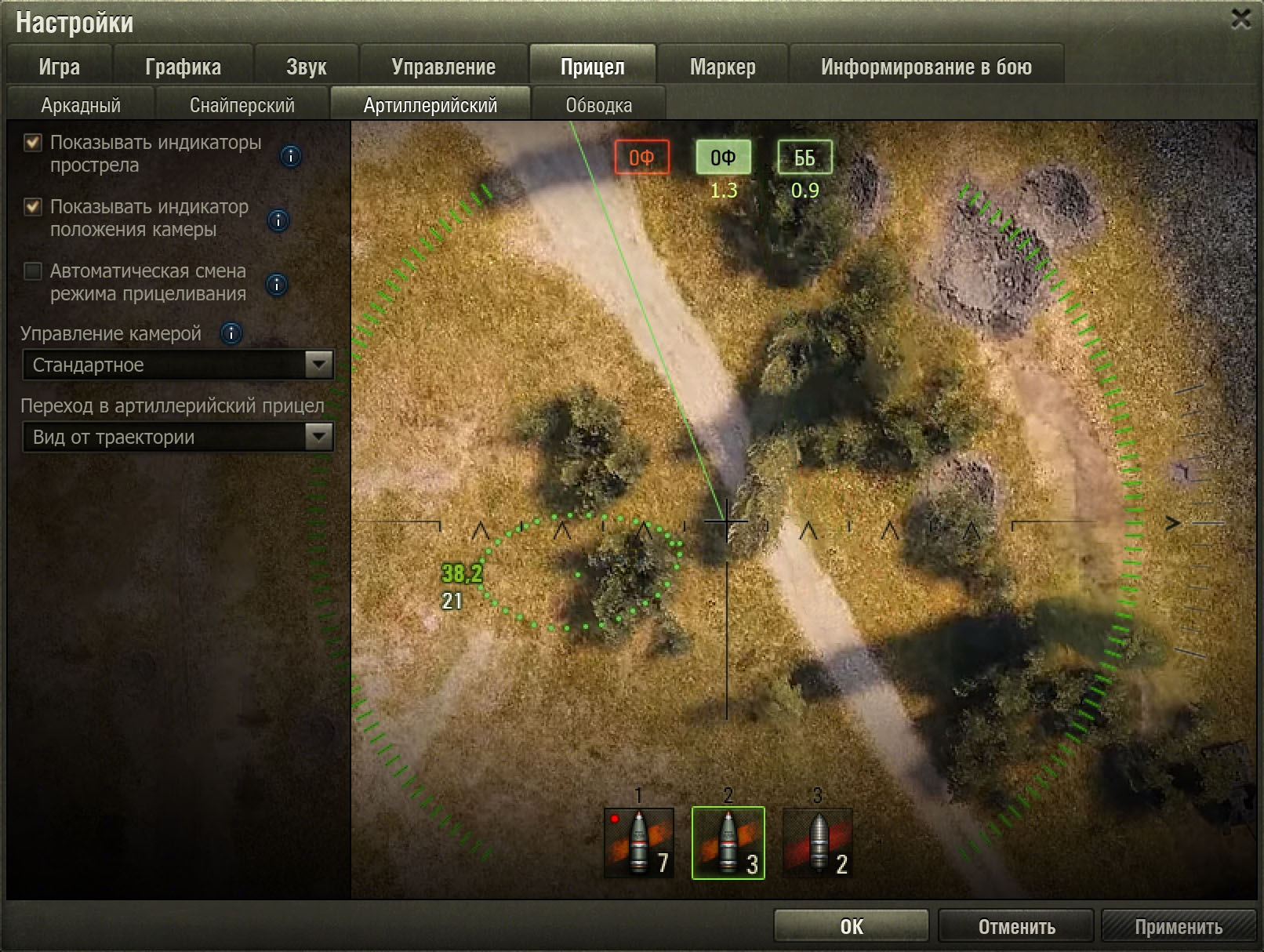Choose the Снайперский sight sub-tab
This screenshot has width=1264, height=952.
click(242, 105)
